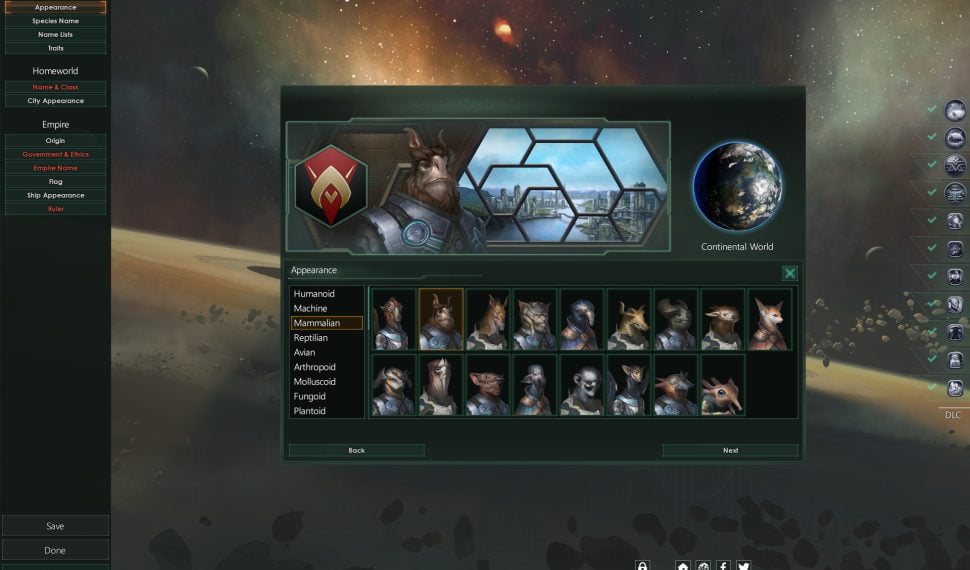The width and height of the screenshot is (970, 570).
Task: Select Homeworld Name & Class
Action: point(55,87)
